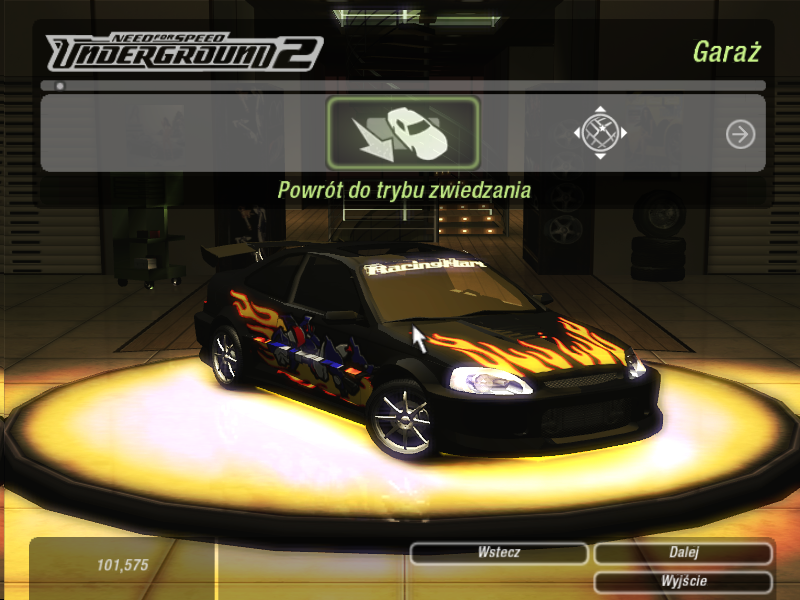Screen dimensions: 800x600
Task: Choose the globe icon with directional arrows
Action: (600, 133)
